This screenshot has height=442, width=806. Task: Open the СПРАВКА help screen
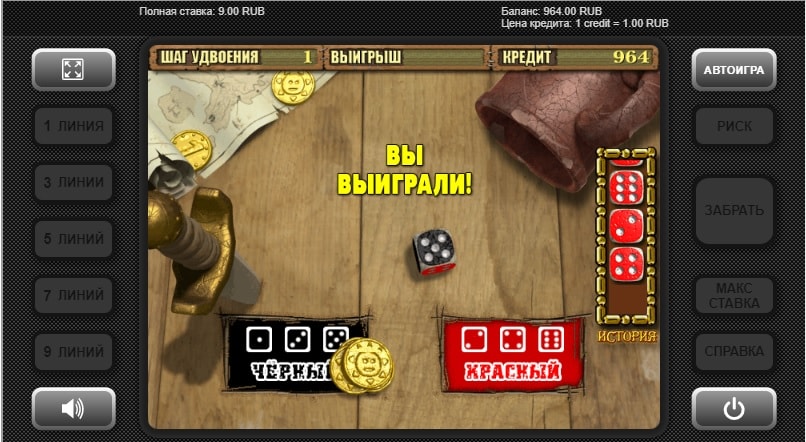pos(734,352)
